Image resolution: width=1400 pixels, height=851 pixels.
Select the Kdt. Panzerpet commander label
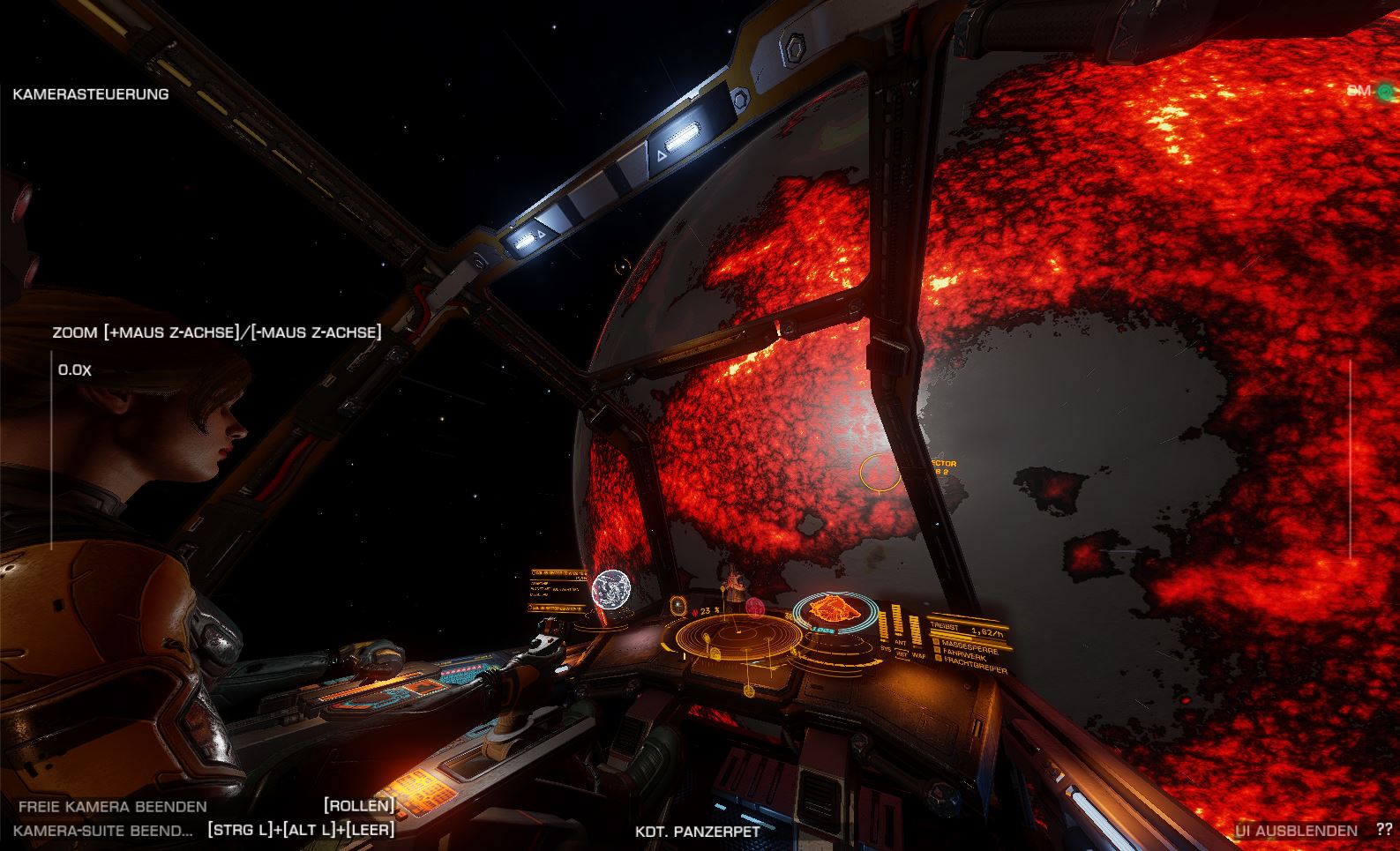click(697, 830)
